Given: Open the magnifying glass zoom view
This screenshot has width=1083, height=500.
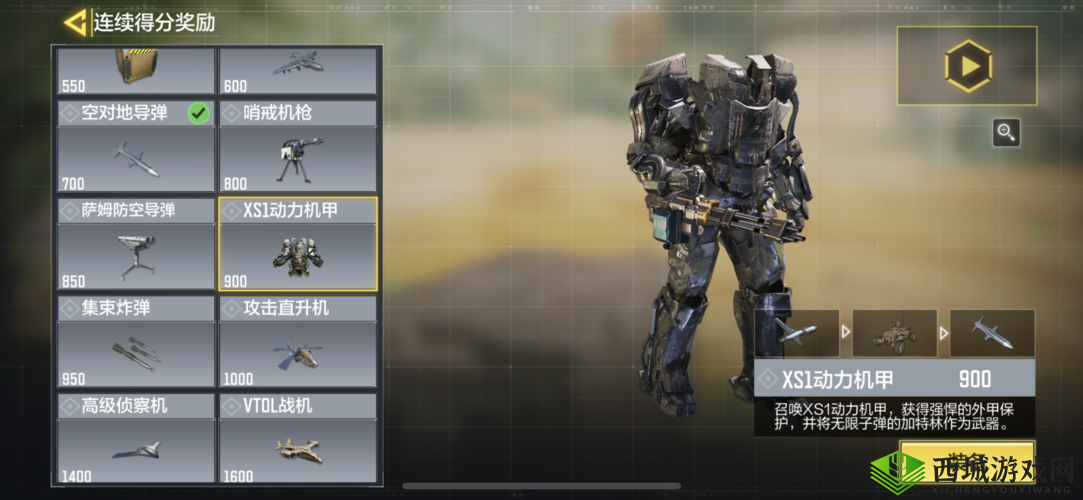Looking at the screenshot, I should (1006, 132).
